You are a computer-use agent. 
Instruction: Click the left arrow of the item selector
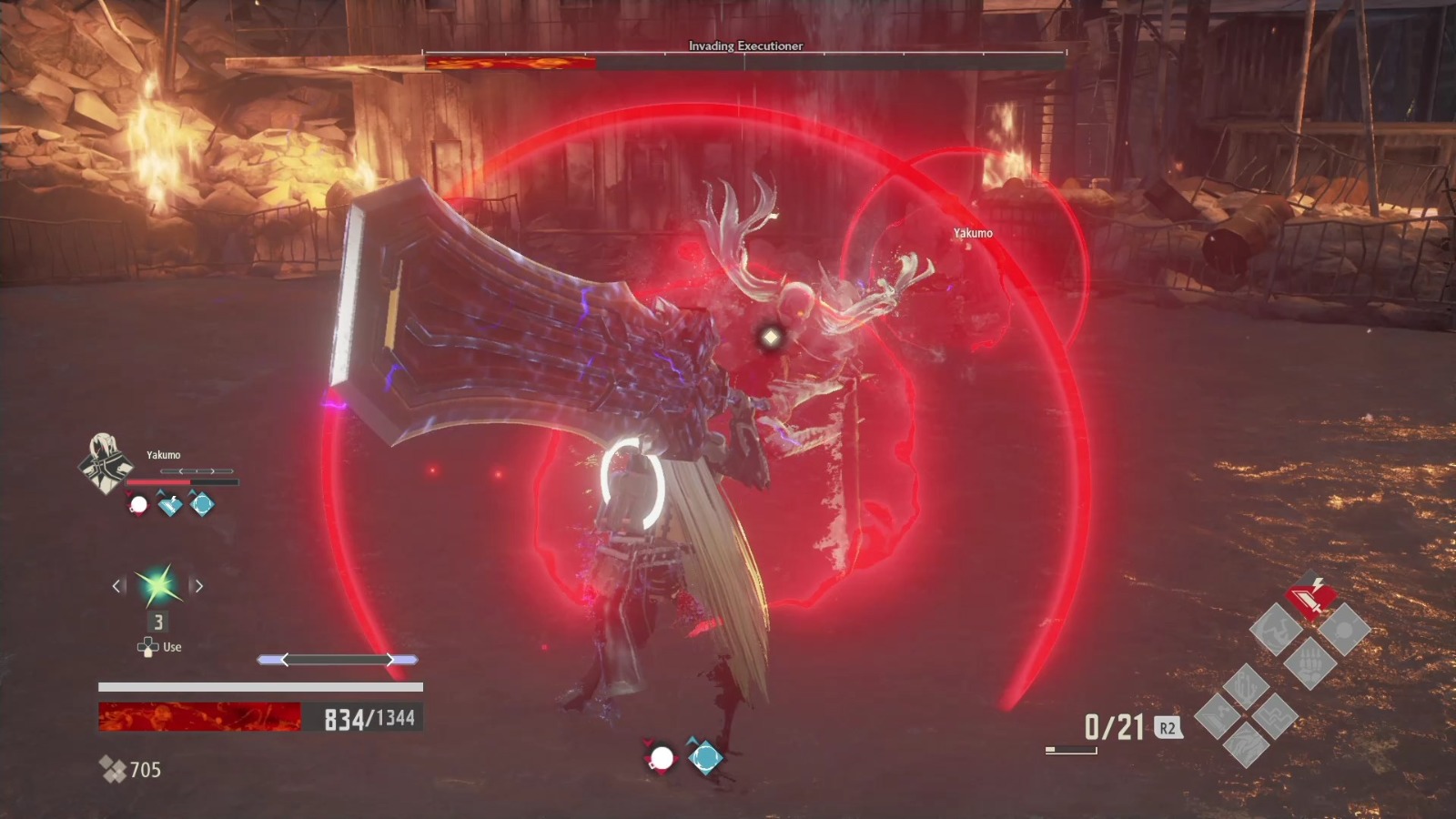tap(116, 586)
